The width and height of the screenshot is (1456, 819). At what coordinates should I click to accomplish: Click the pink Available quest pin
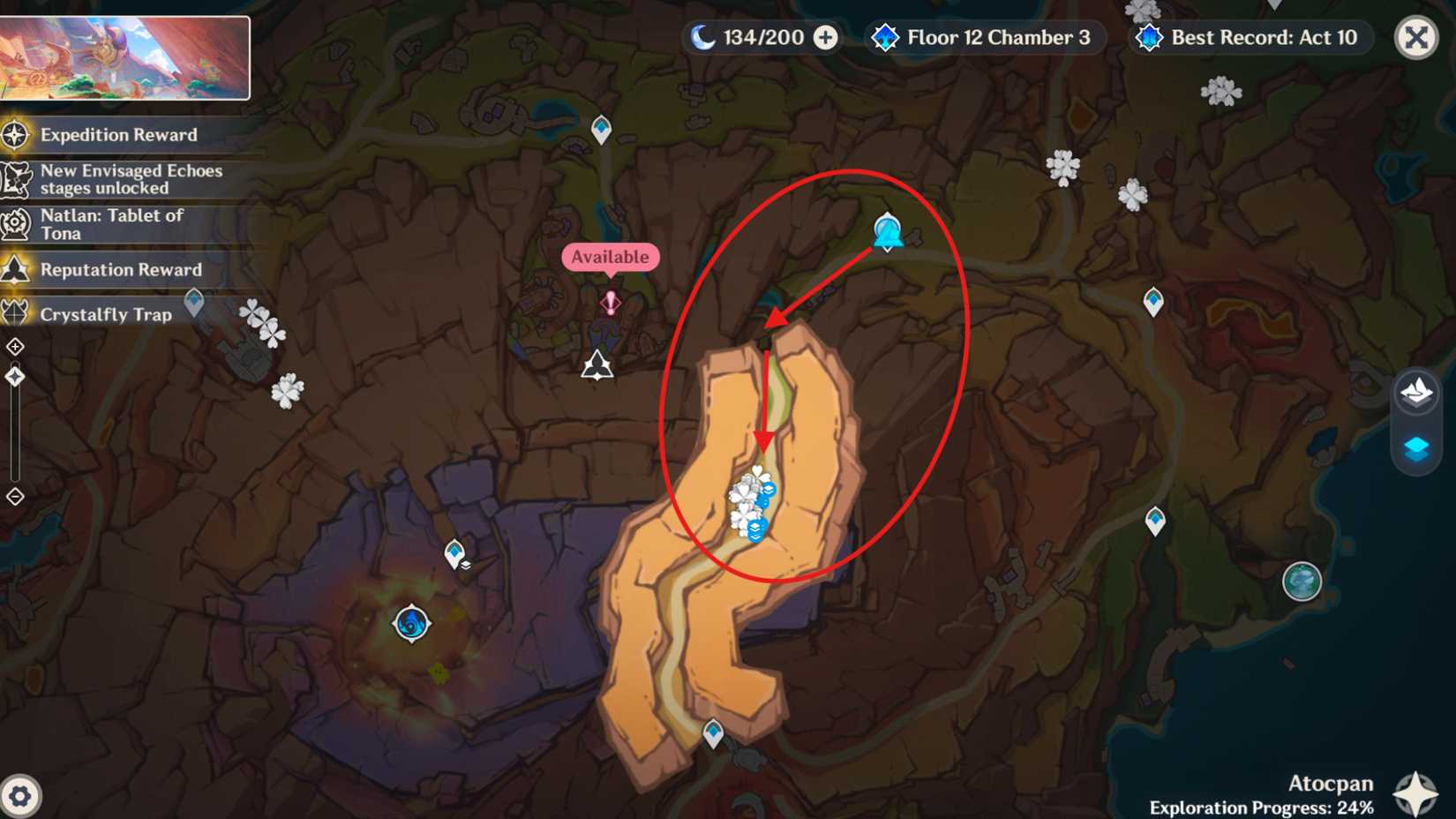tap(611, 301)
